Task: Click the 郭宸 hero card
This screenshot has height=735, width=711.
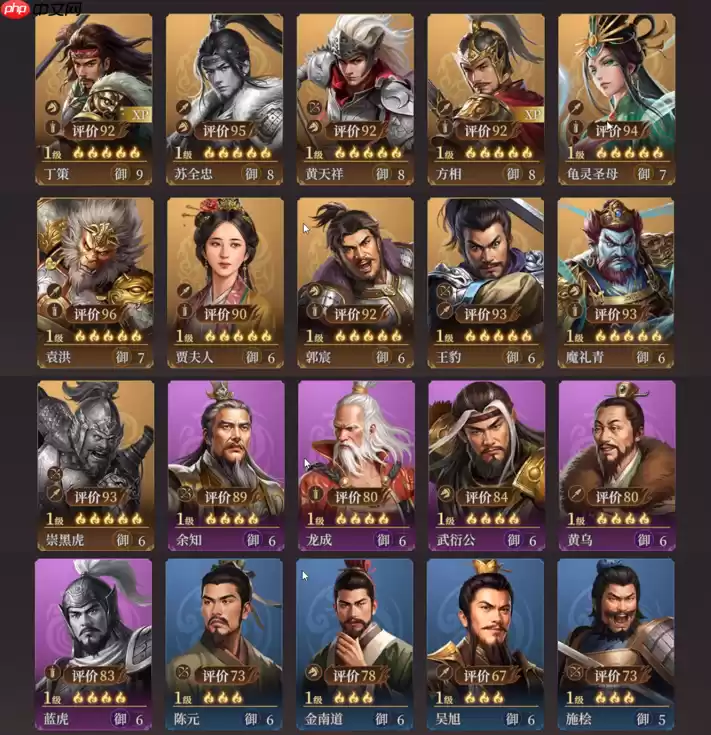Action: pyautogui.click(x=356, y=282)
